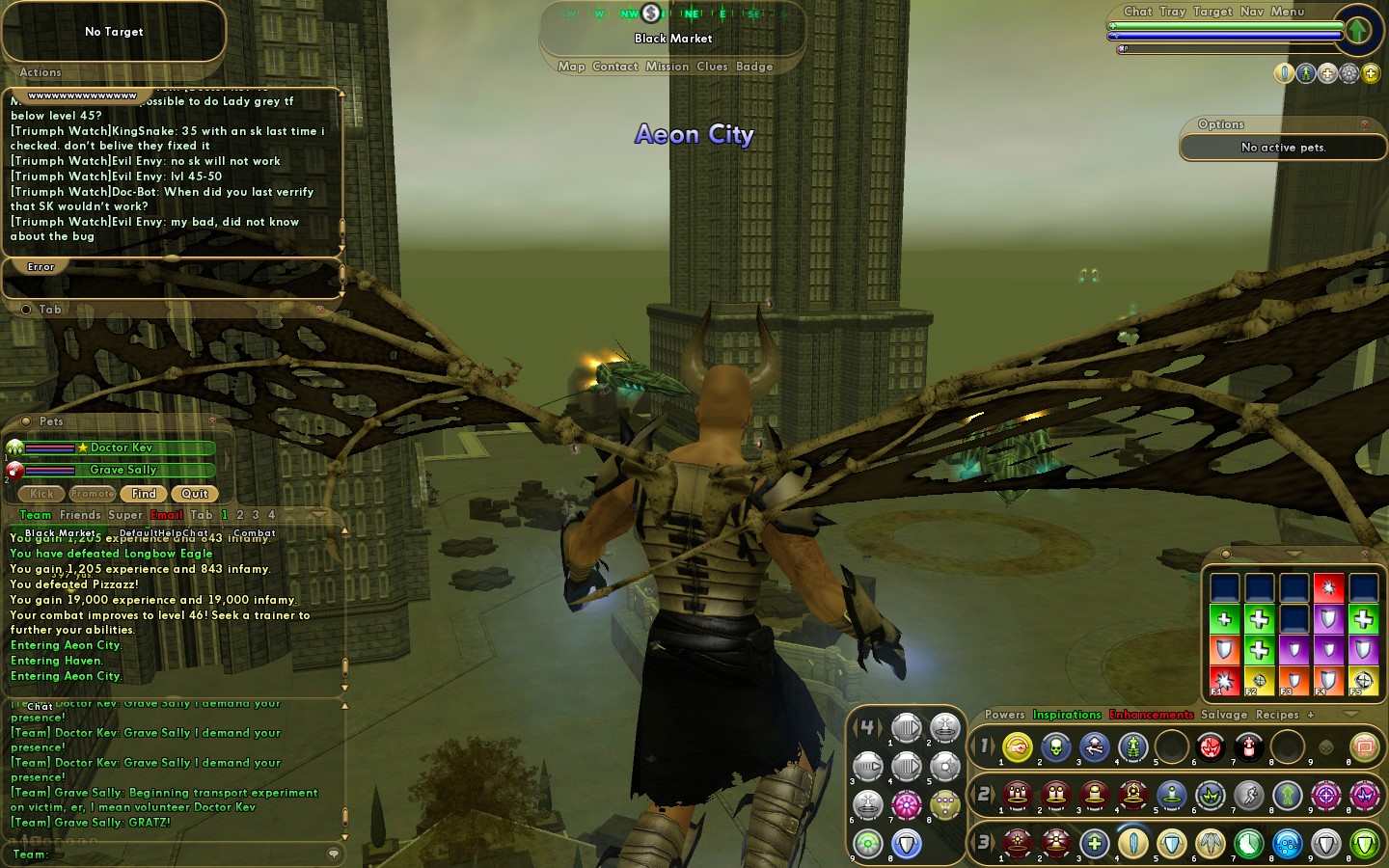Open the Tray option in top menu

[x=1172, y=12]
